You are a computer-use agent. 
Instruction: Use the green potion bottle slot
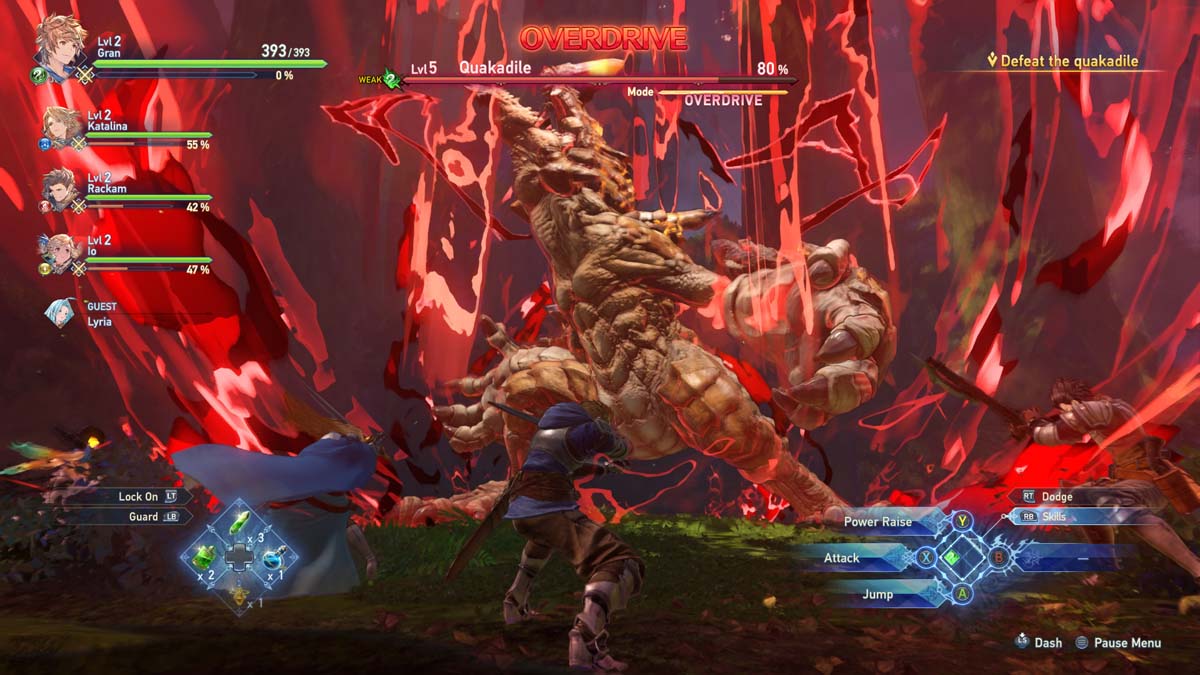tap(204, 558)
